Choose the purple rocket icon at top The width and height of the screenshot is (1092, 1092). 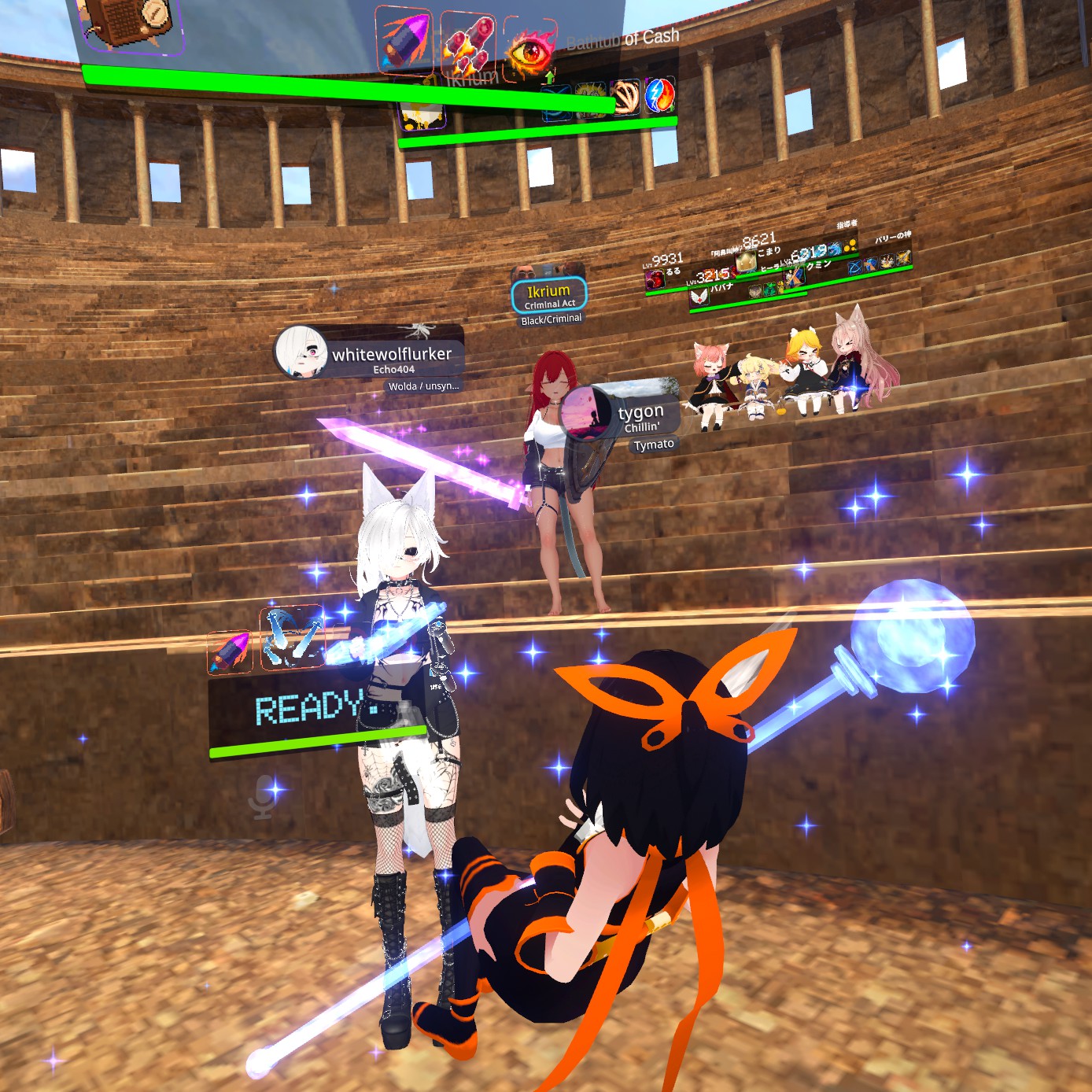click(x=403, y=39)
